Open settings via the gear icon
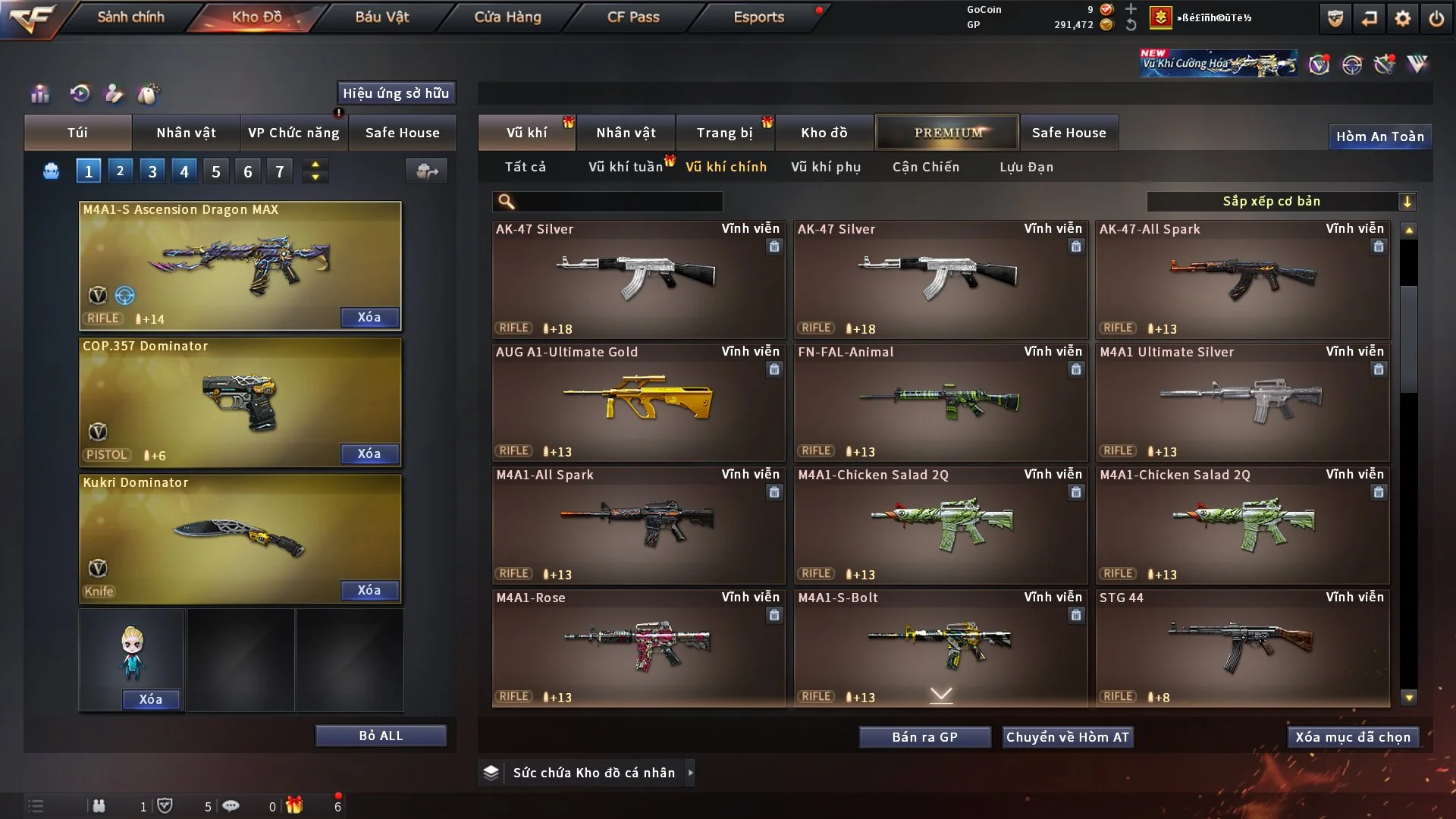 click(1403, 18)
